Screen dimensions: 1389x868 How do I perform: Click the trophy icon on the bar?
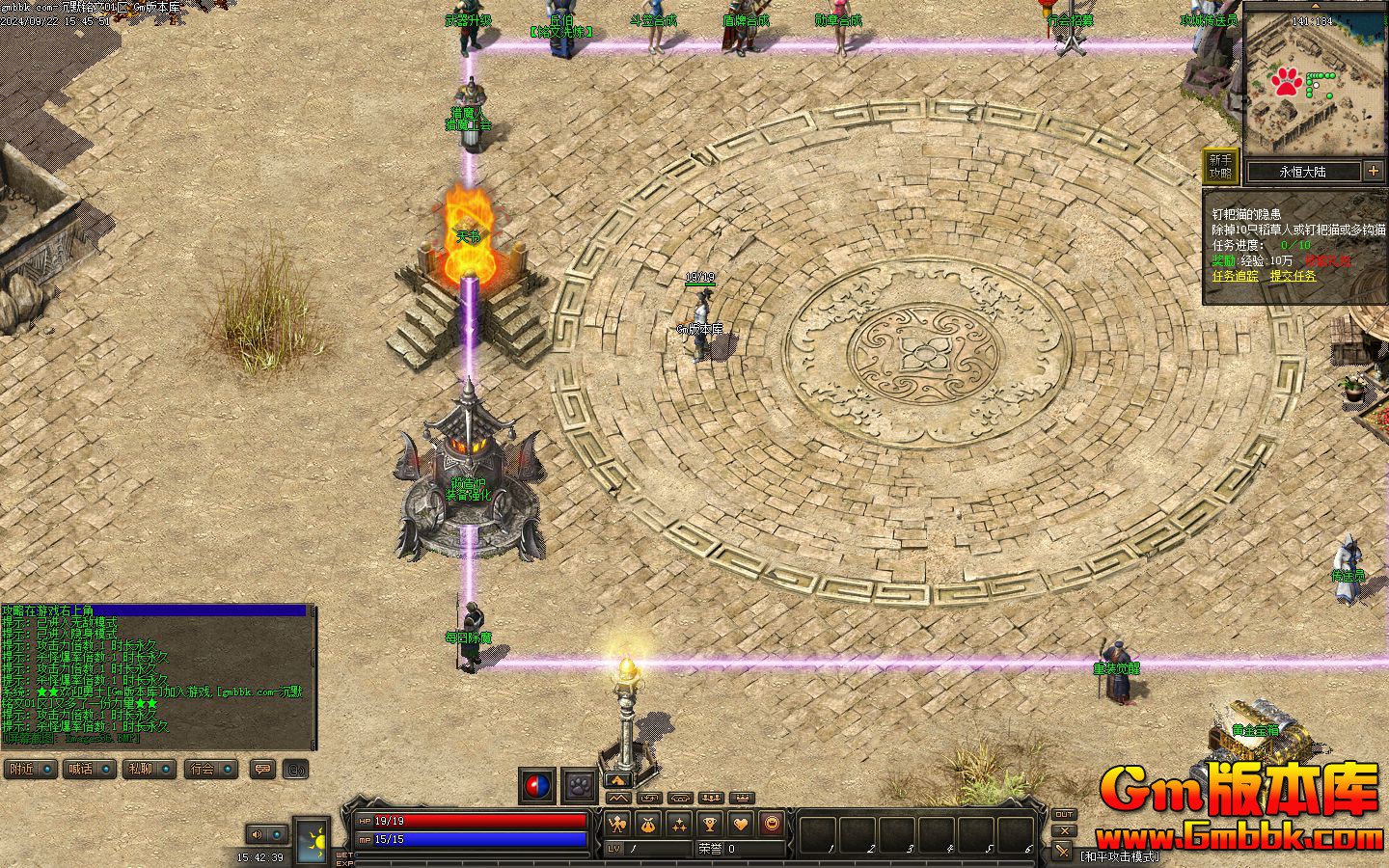pos(710,824)
